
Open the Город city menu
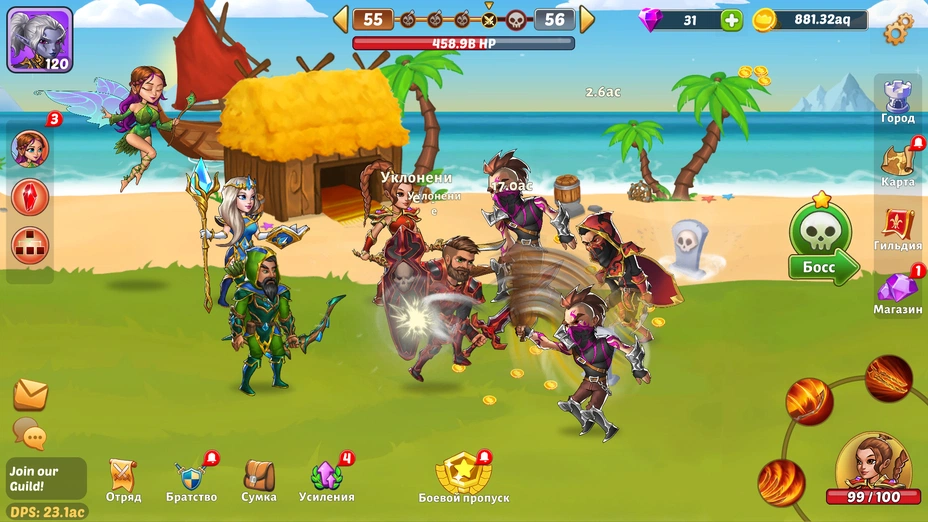897,102
